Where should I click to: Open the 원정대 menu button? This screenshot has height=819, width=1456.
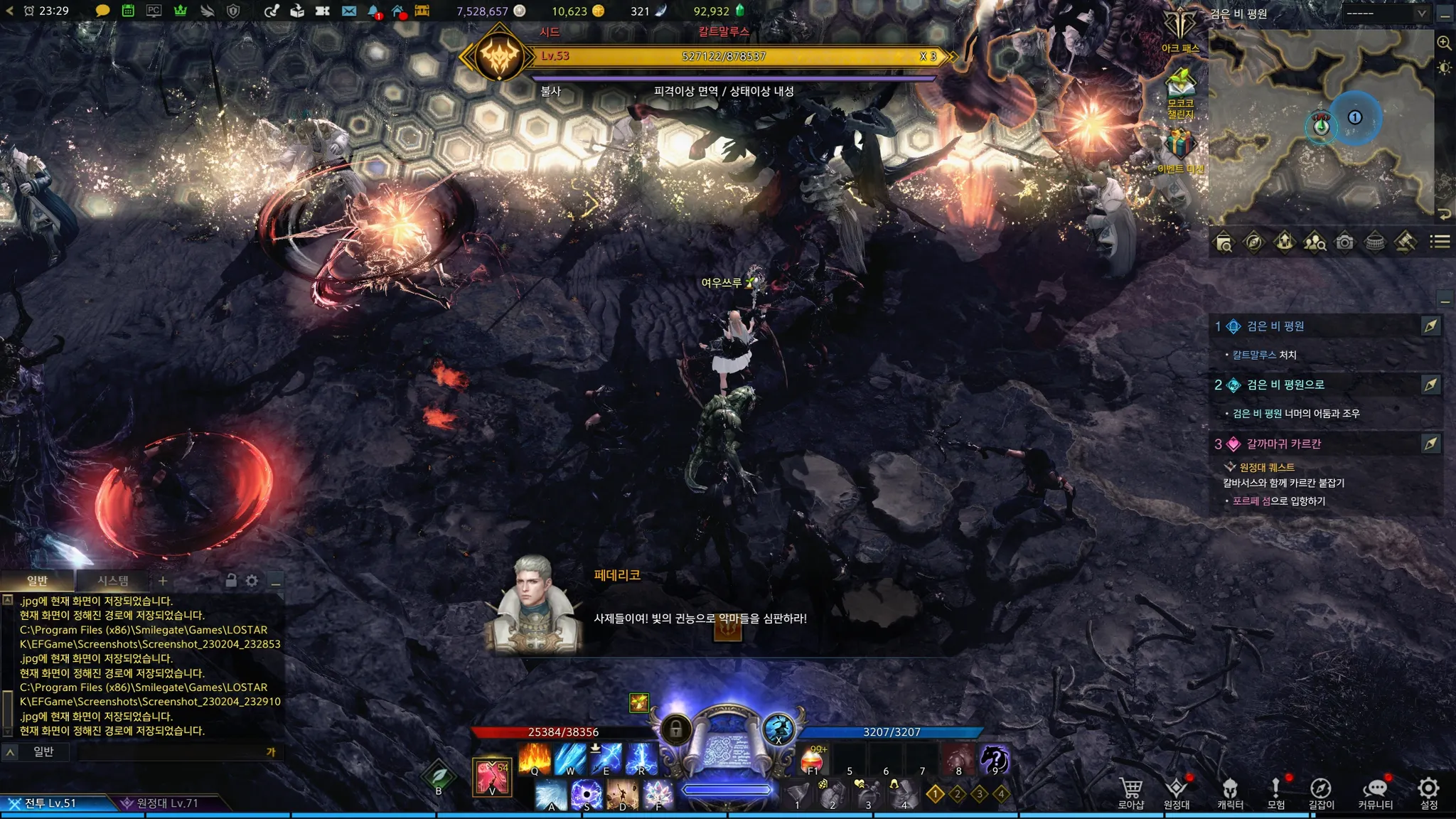[x=1177, y=791]
